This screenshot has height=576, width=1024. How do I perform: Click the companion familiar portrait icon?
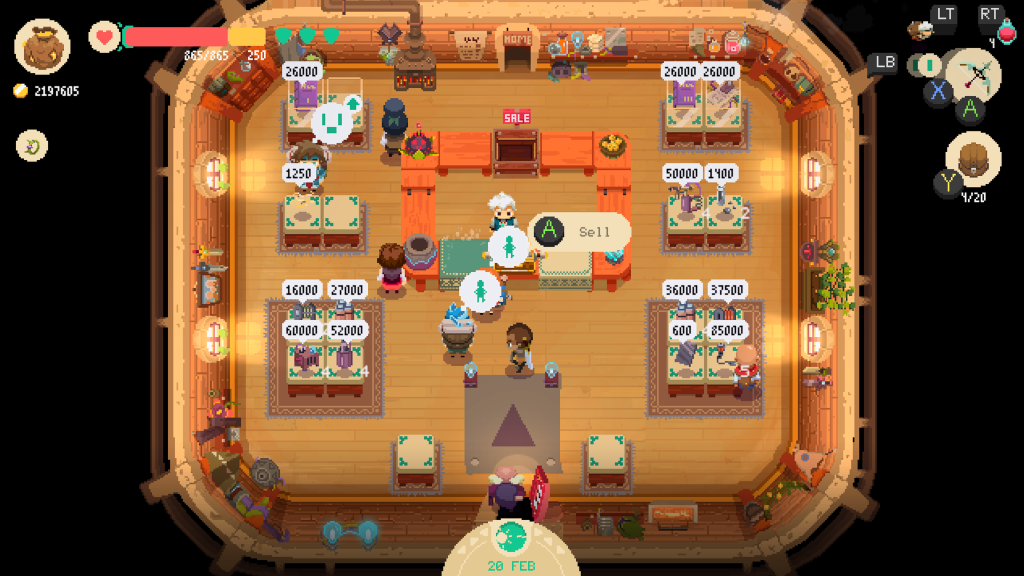pyautogui.click(x=920, y=30)
